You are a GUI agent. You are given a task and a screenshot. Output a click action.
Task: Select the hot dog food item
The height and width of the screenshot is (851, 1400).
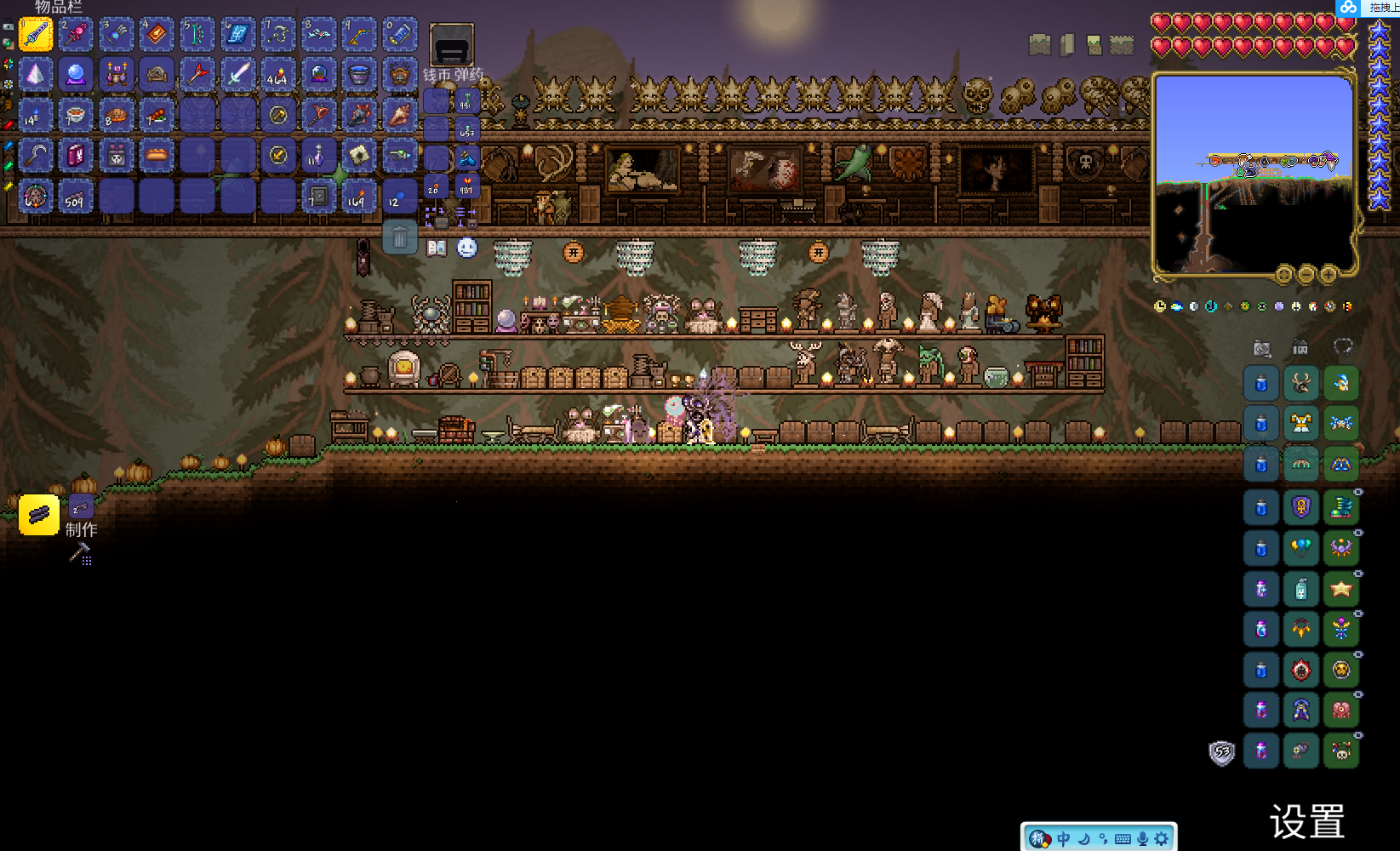[x=157, y=156]
